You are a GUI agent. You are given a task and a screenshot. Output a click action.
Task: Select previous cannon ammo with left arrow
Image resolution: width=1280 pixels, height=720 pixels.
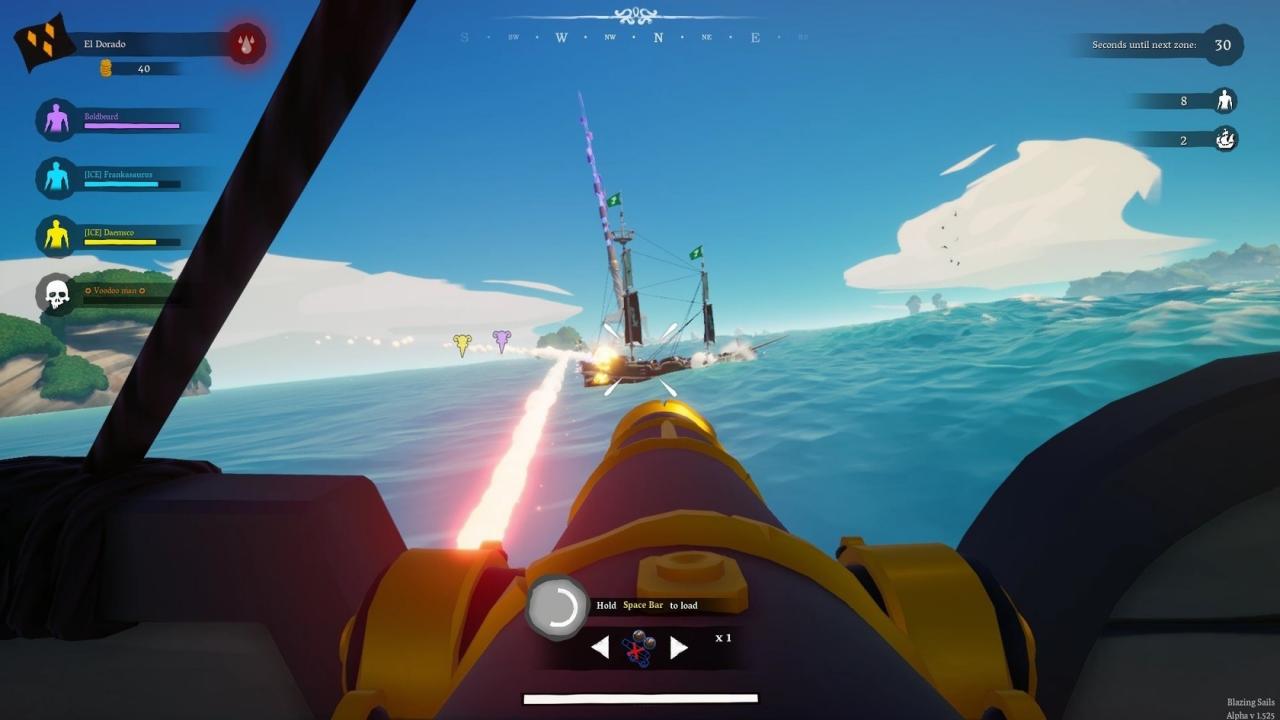[600, 648]
